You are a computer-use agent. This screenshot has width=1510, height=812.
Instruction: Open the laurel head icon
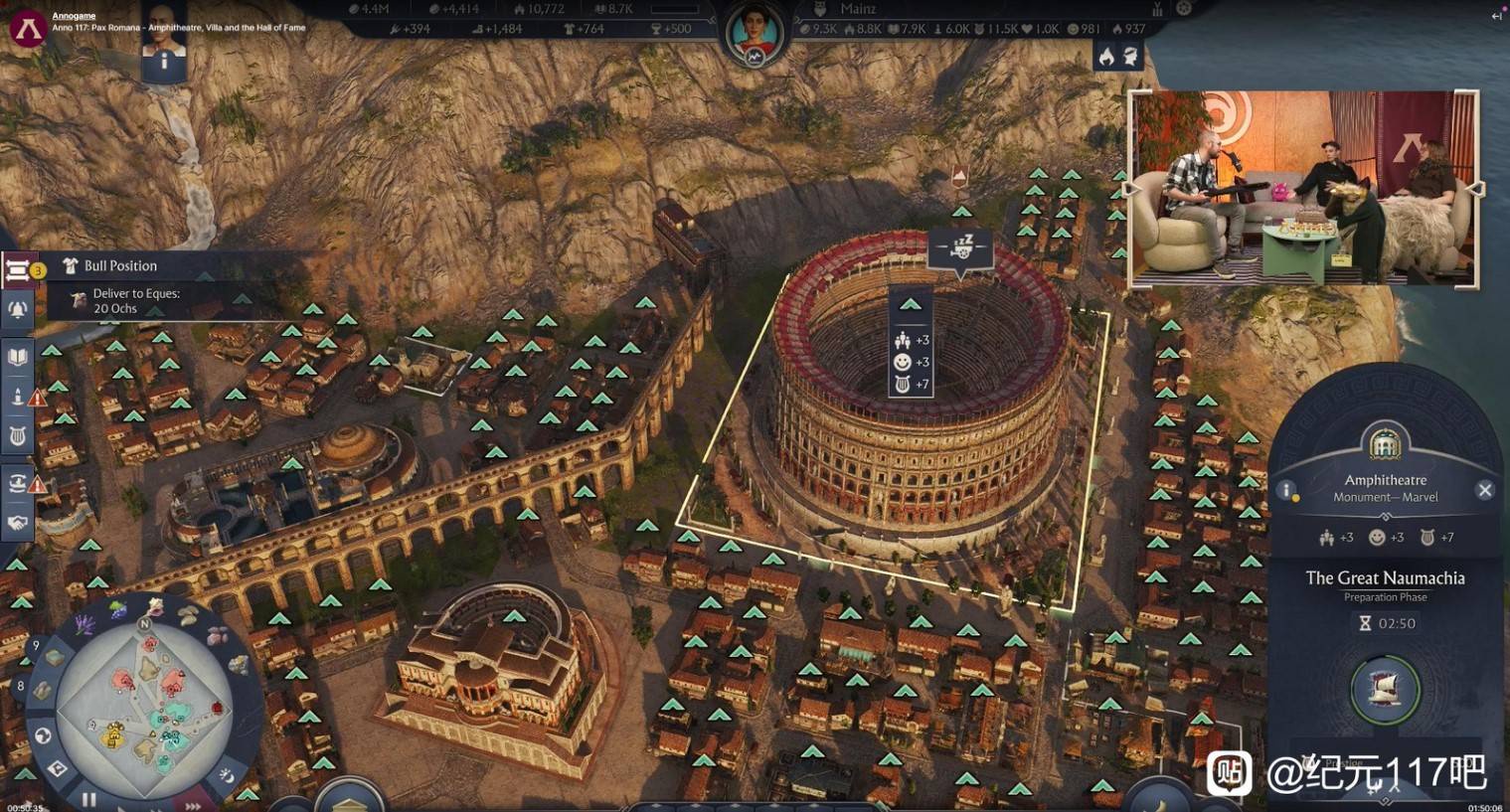1131,57
